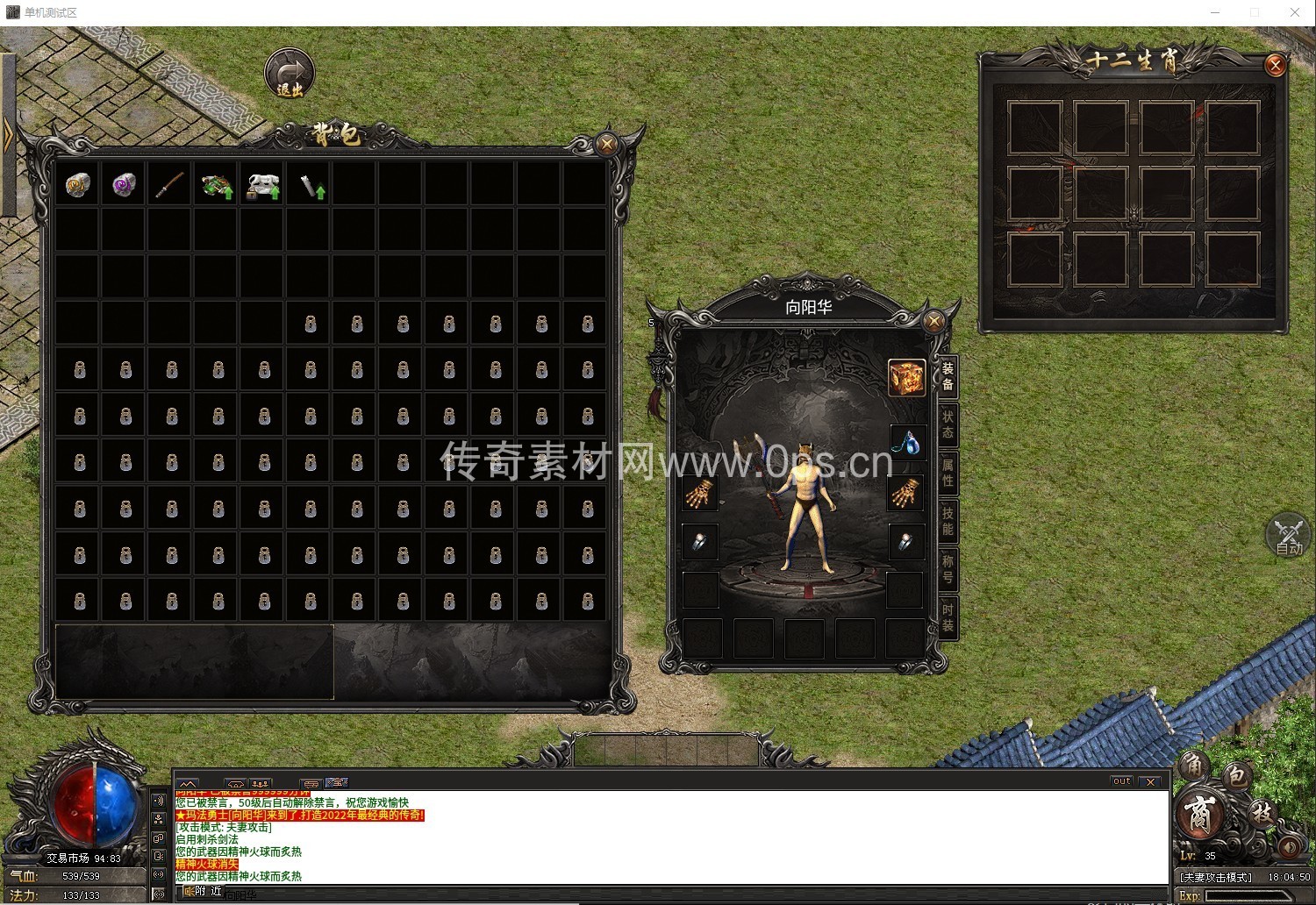Close the 背包 backpack window
1316x905 pixels.
pos(606,144)
